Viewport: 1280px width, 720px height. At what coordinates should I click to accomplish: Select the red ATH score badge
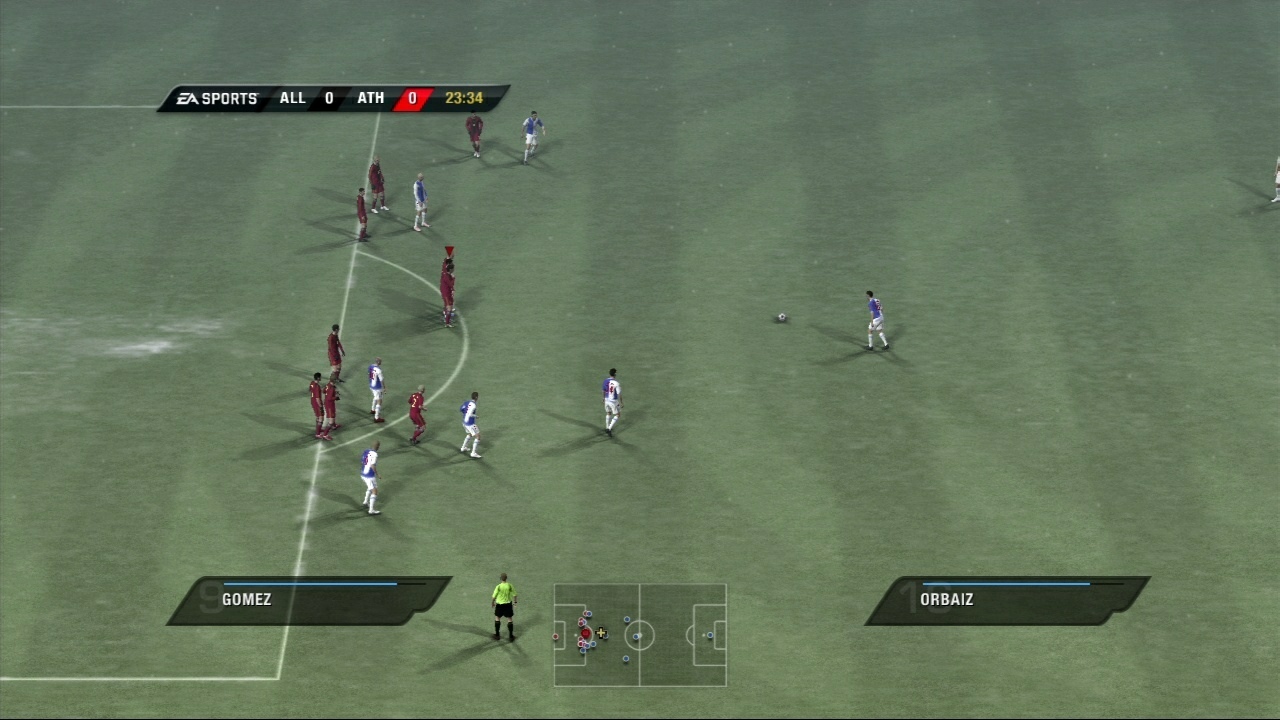(411, 98)
